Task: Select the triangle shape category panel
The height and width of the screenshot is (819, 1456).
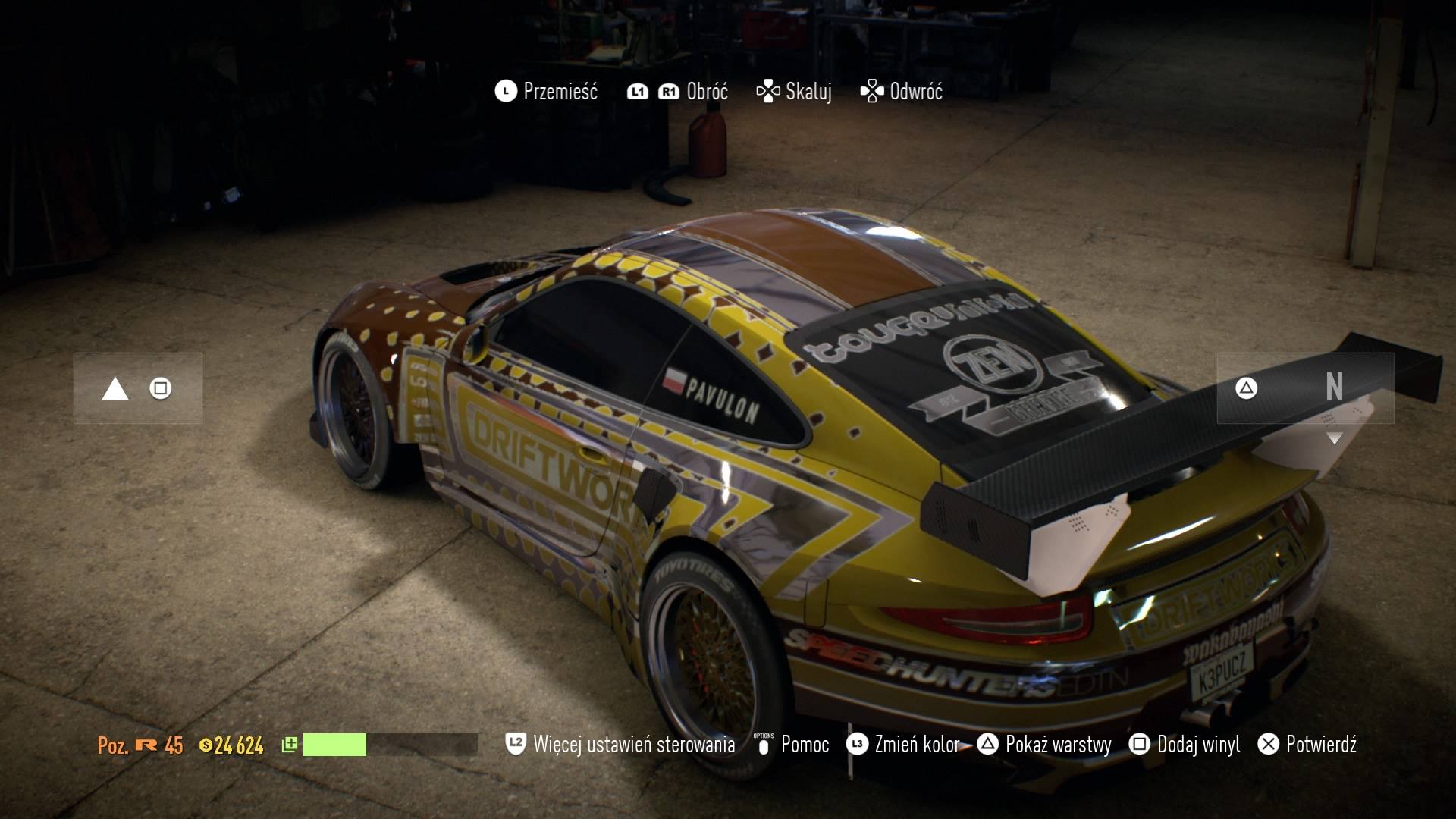Action: [x=138, y=388]
